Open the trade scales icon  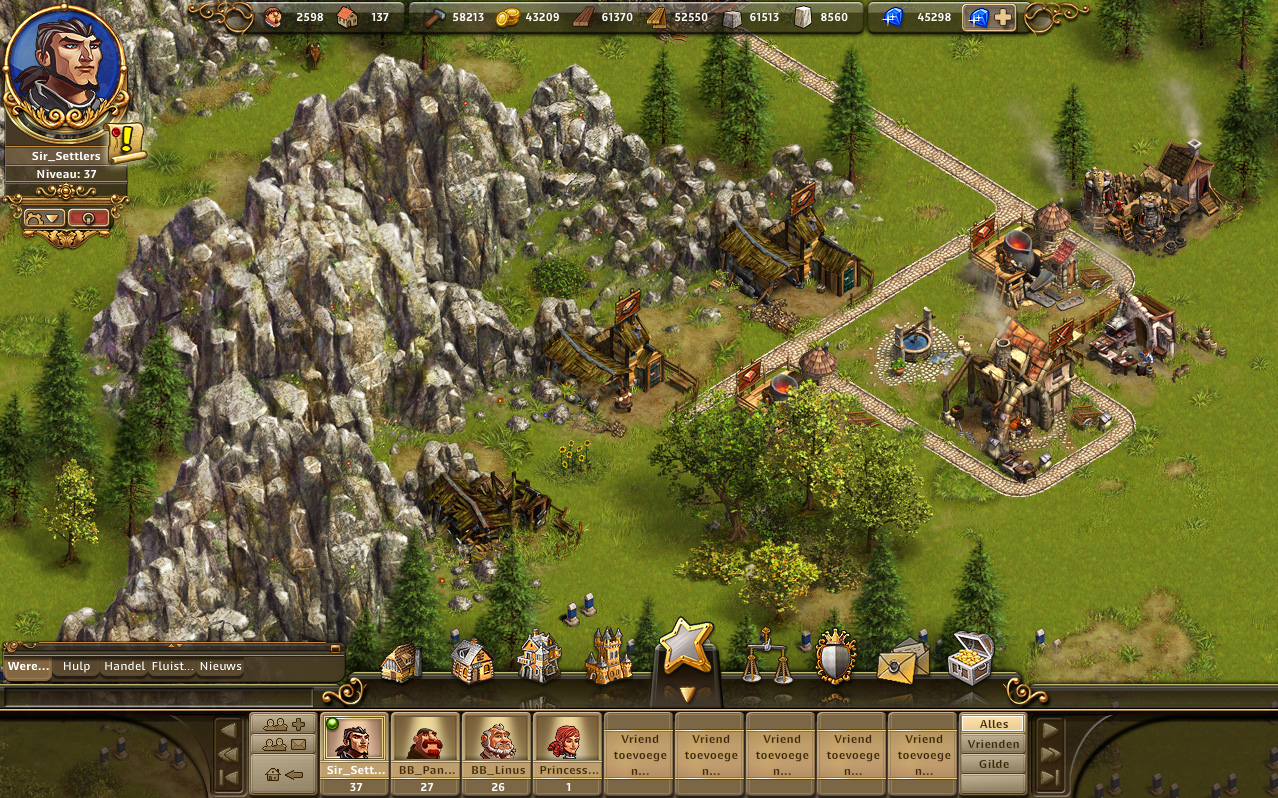[x=766, y=655]
